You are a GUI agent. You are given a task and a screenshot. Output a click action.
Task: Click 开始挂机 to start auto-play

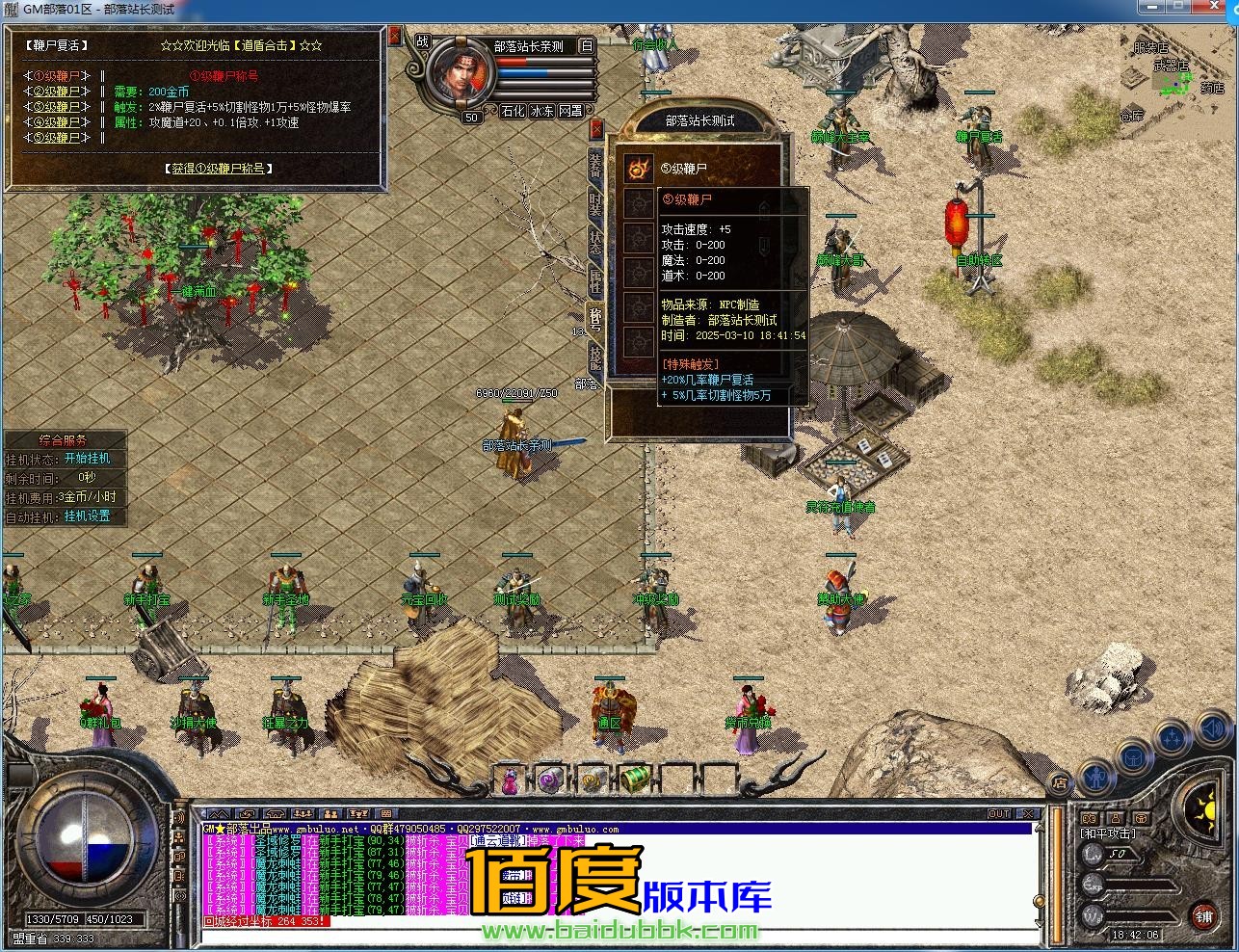(x=88, y=459)
